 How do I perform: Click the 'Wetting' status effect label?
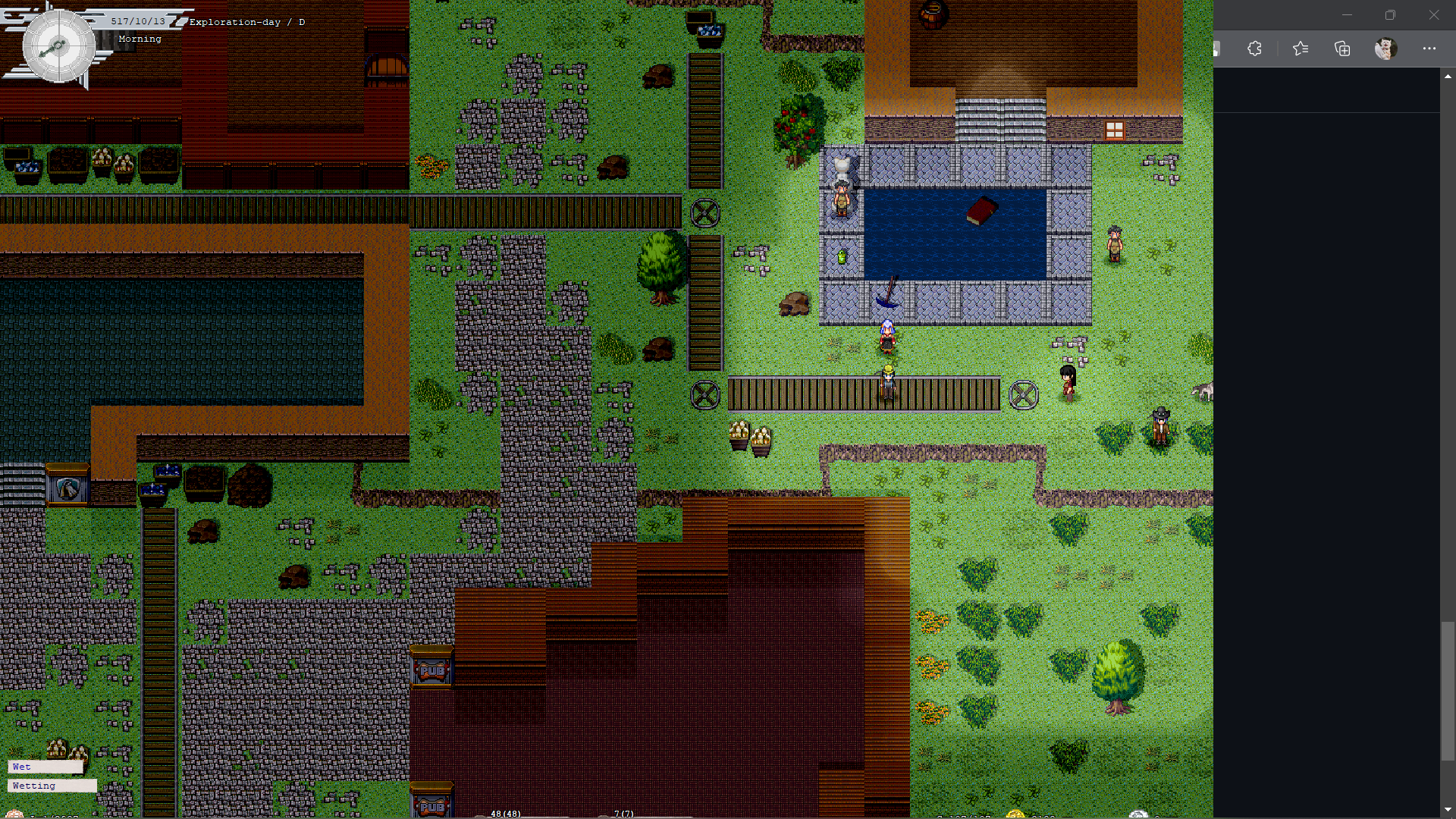point(33,786)
